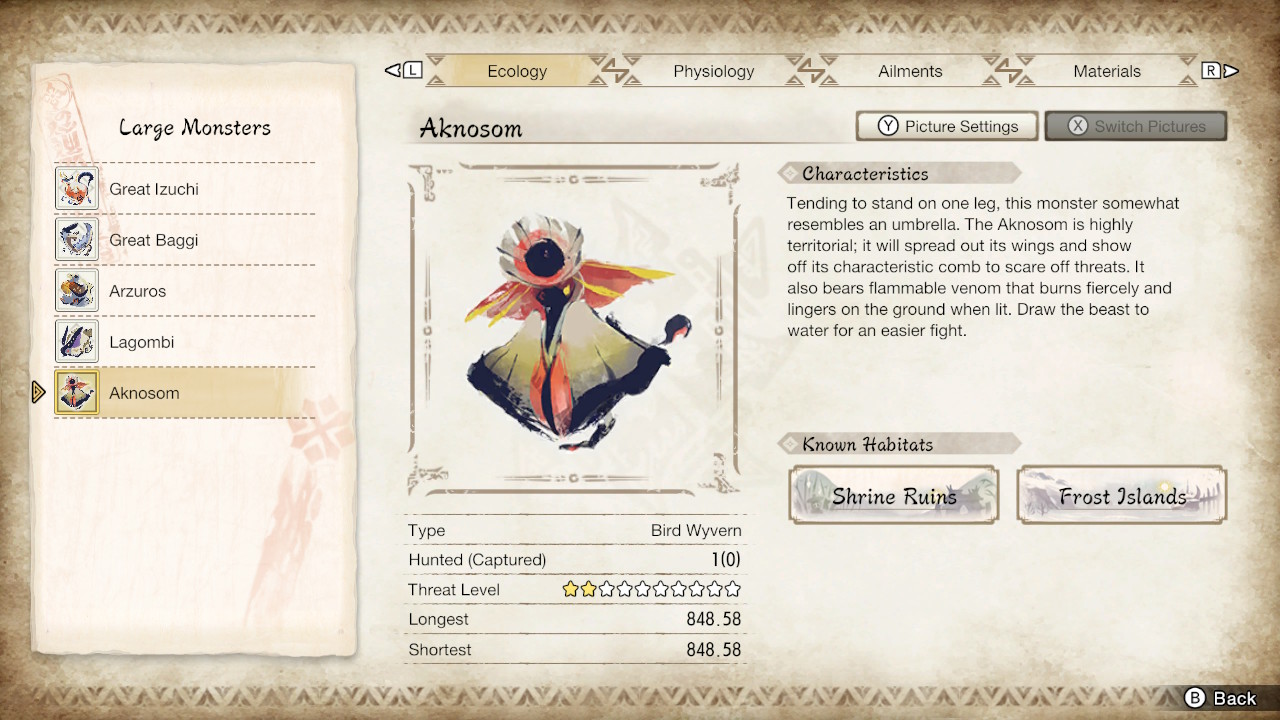Open the Frost Islands habitat entry

tap(1120, 495)
